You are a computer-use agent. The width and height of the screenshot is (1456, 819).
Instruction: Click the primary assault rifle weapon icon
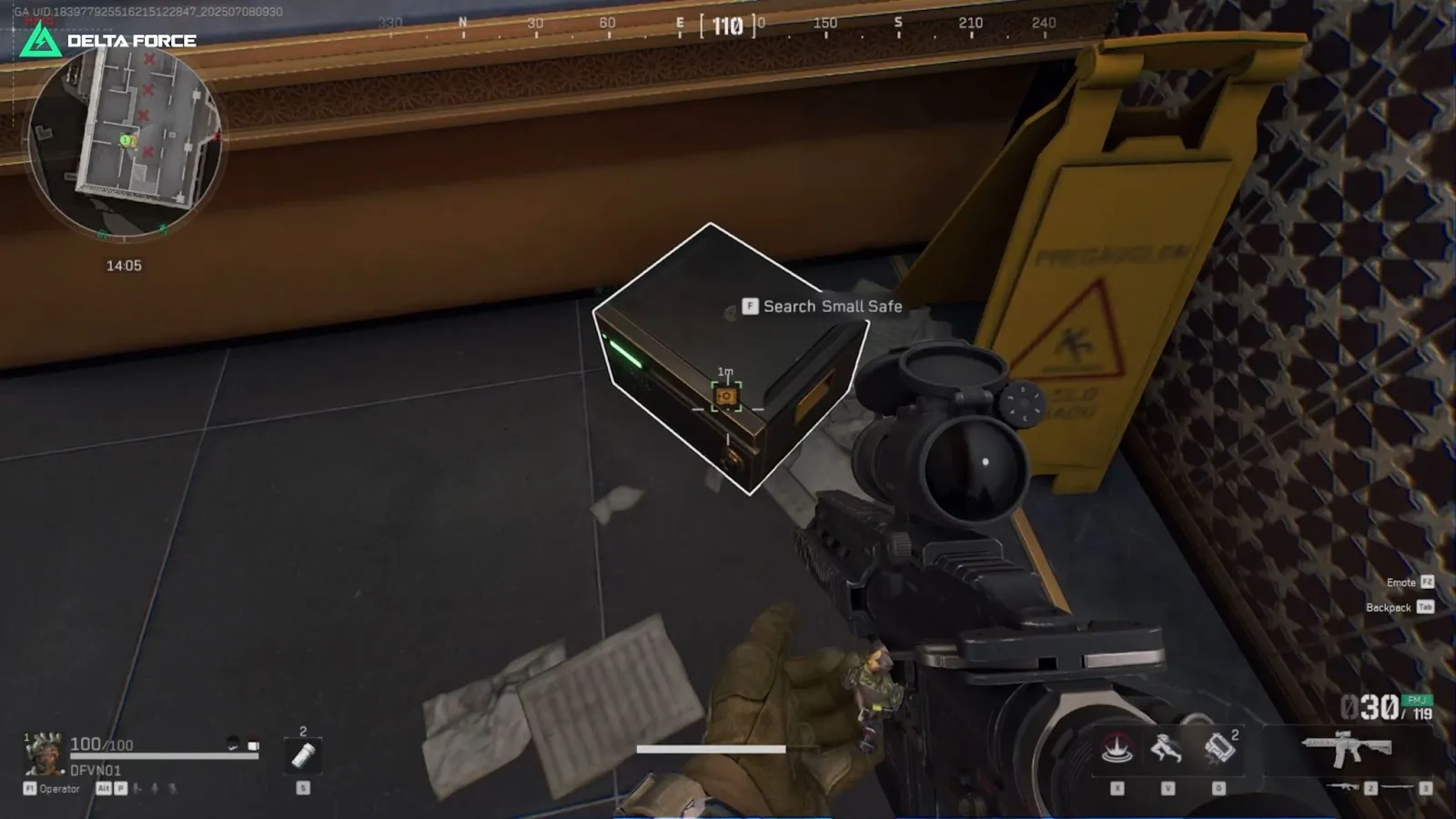(x=1347, y=748)
